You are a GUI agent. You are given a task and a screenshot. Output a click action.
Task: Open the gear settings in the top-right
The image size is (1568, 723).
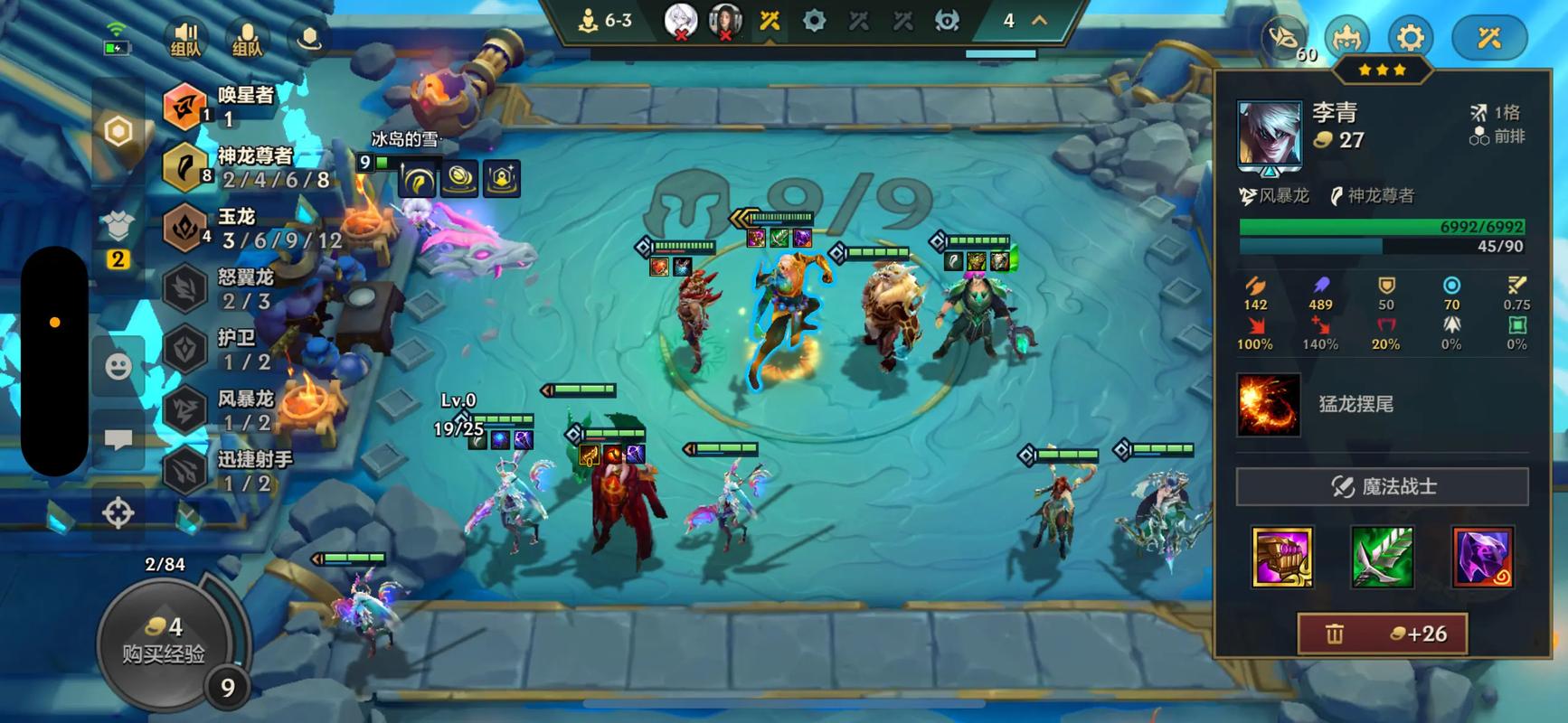(1410, 38)
